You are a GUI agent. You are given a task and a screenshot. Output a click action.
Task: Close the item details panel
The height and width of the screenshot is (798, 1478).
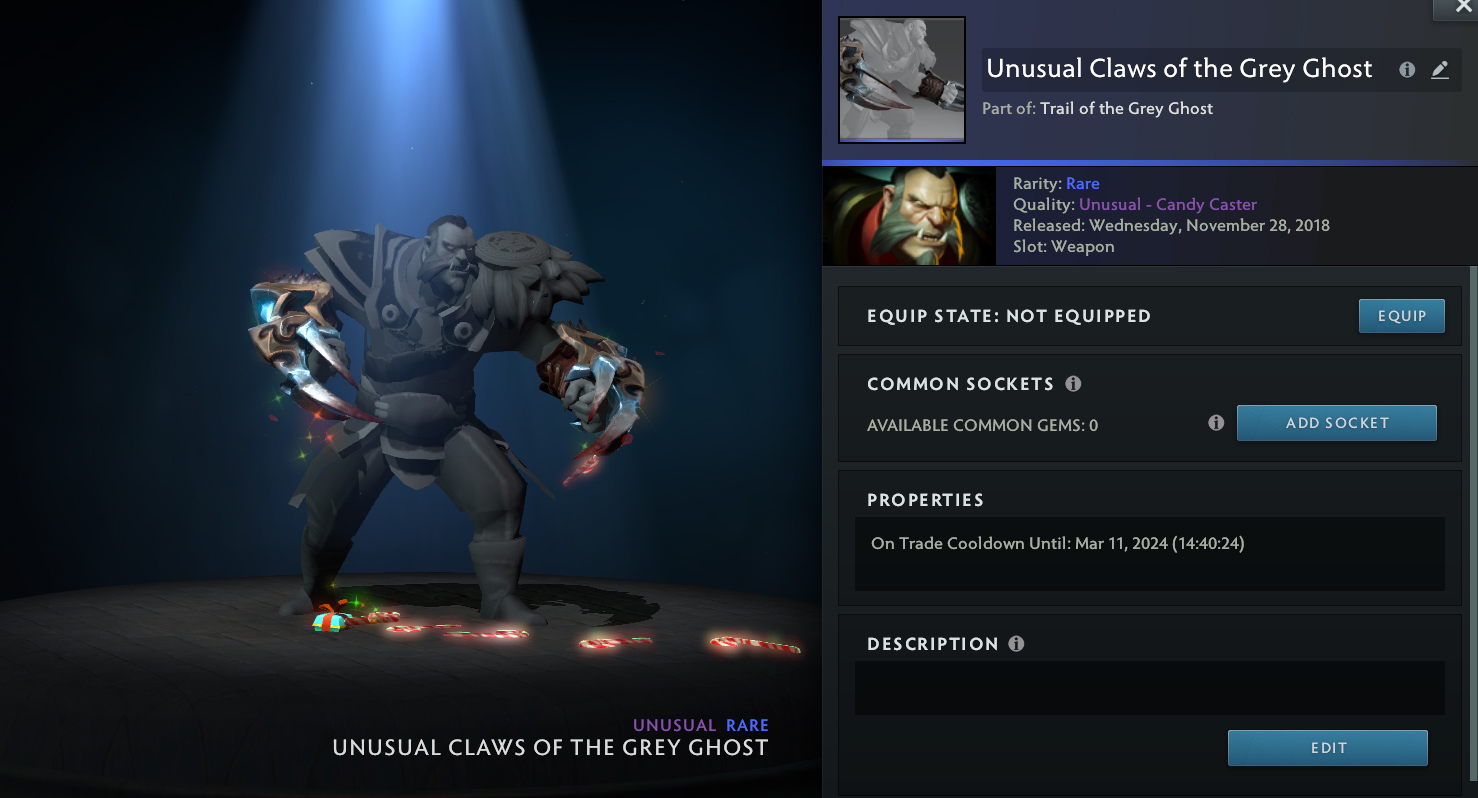[1462, 7]
